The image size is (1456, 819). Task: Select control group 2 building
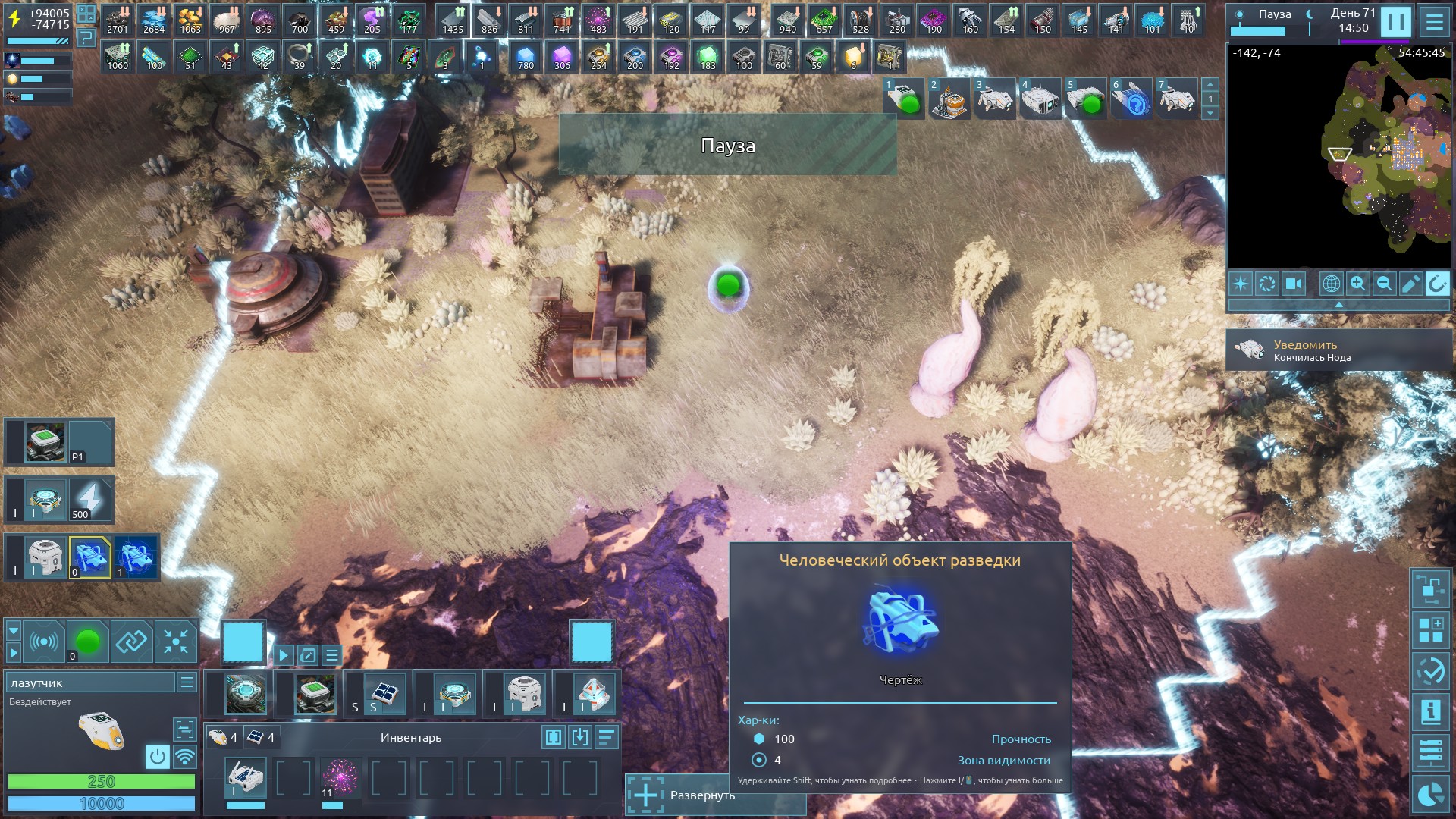[x=949, y=99]
